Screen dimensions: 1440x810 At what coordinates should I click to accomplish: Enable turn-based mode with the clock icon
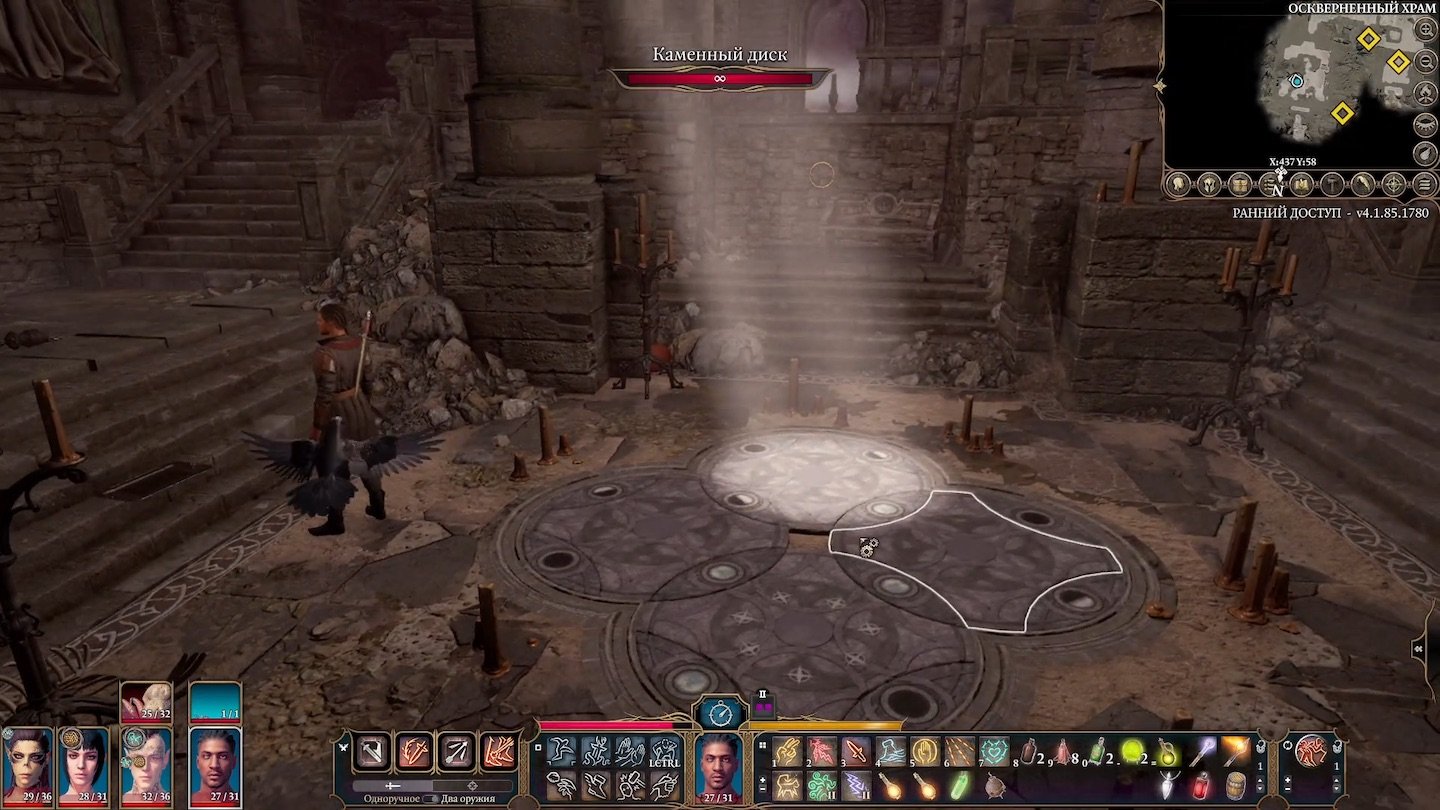tap(718, 714)
